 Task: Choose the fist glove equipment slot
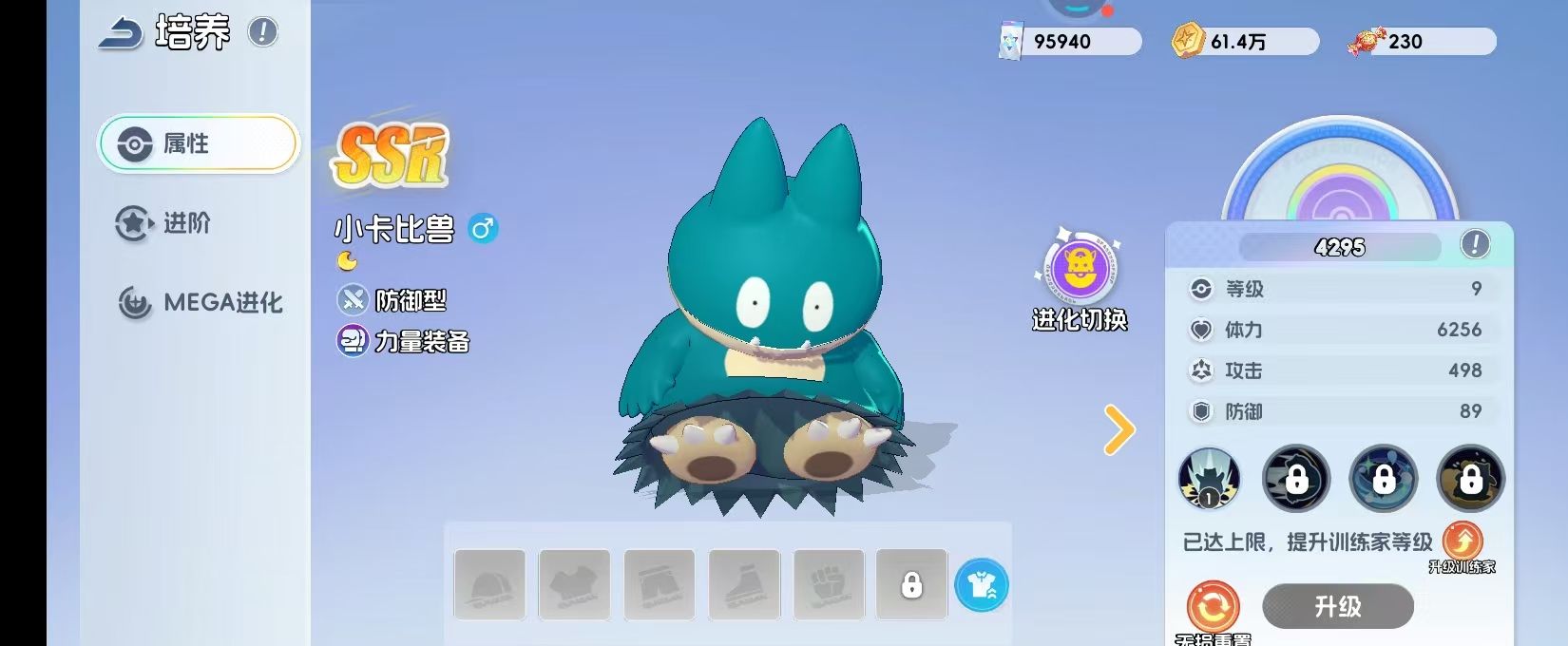click(829, 584)
